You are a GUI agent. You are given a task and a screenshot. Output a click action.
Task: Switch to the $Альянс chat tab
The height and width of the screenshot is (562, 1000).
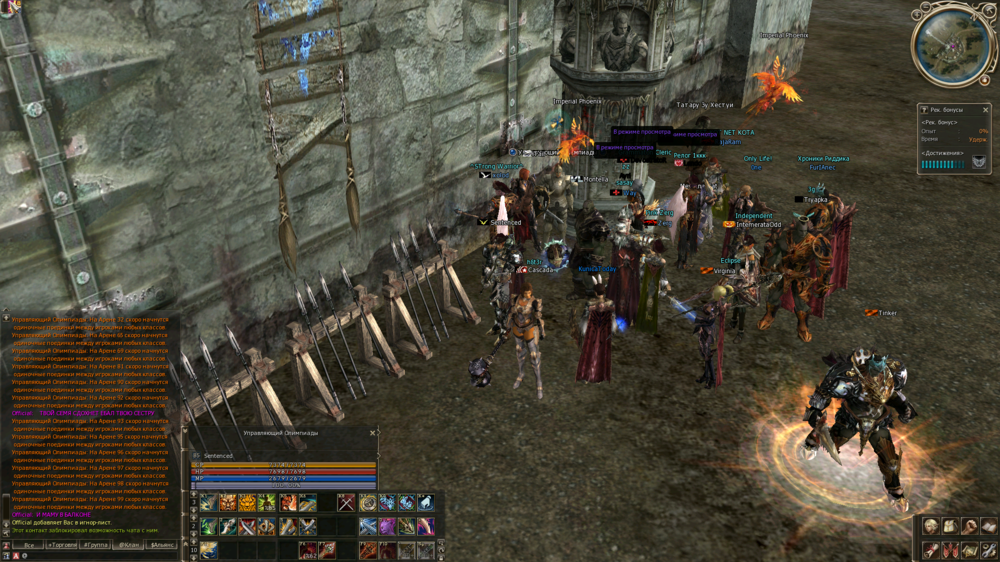(163, 545)
